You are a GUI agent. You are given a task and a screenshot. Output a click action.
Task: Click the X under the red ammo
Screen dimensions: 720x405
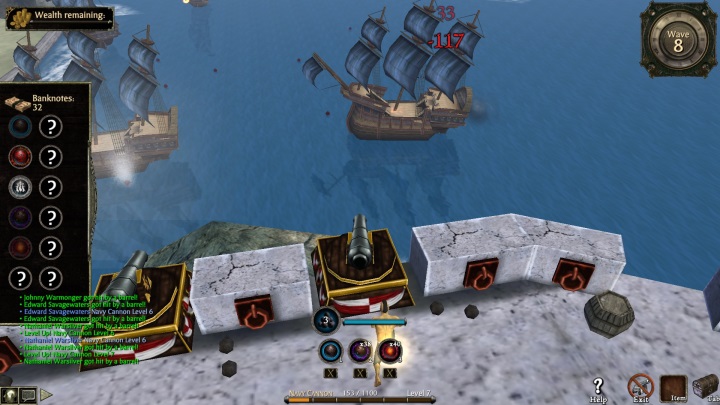pos(389,373)
